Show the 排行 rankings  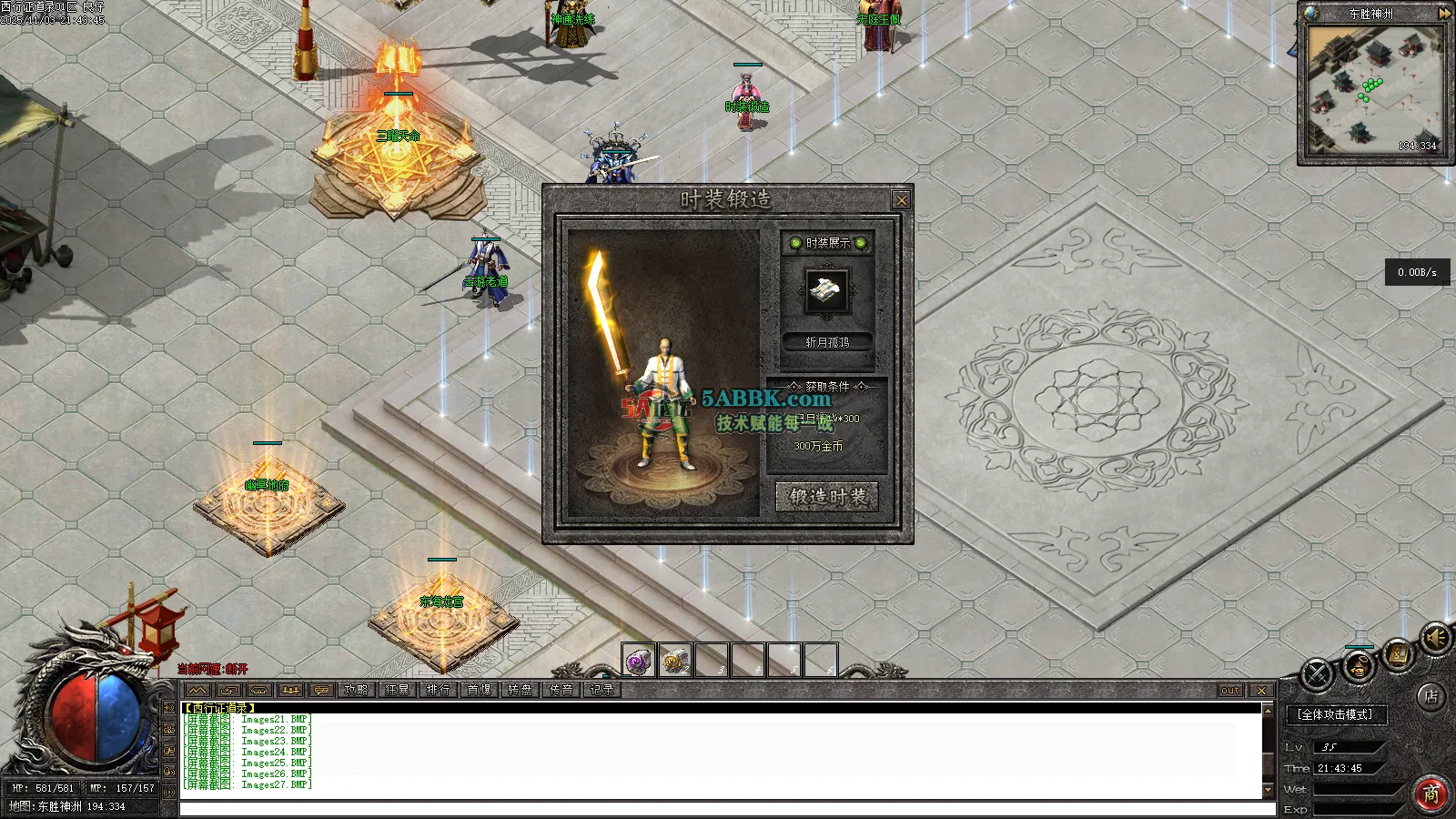439,691
